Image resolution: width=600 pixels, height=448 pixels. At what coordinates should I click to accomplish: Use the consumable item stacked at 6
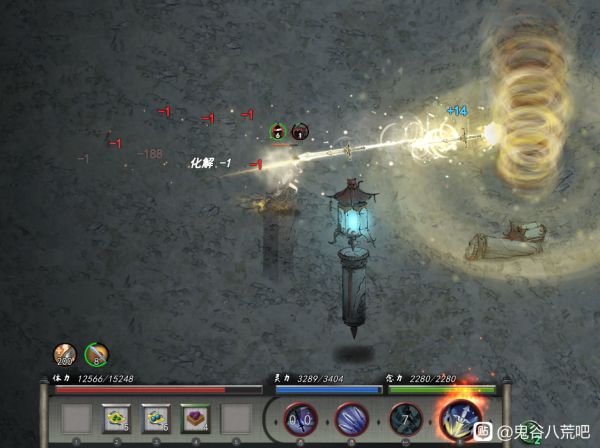click(157, 417)
